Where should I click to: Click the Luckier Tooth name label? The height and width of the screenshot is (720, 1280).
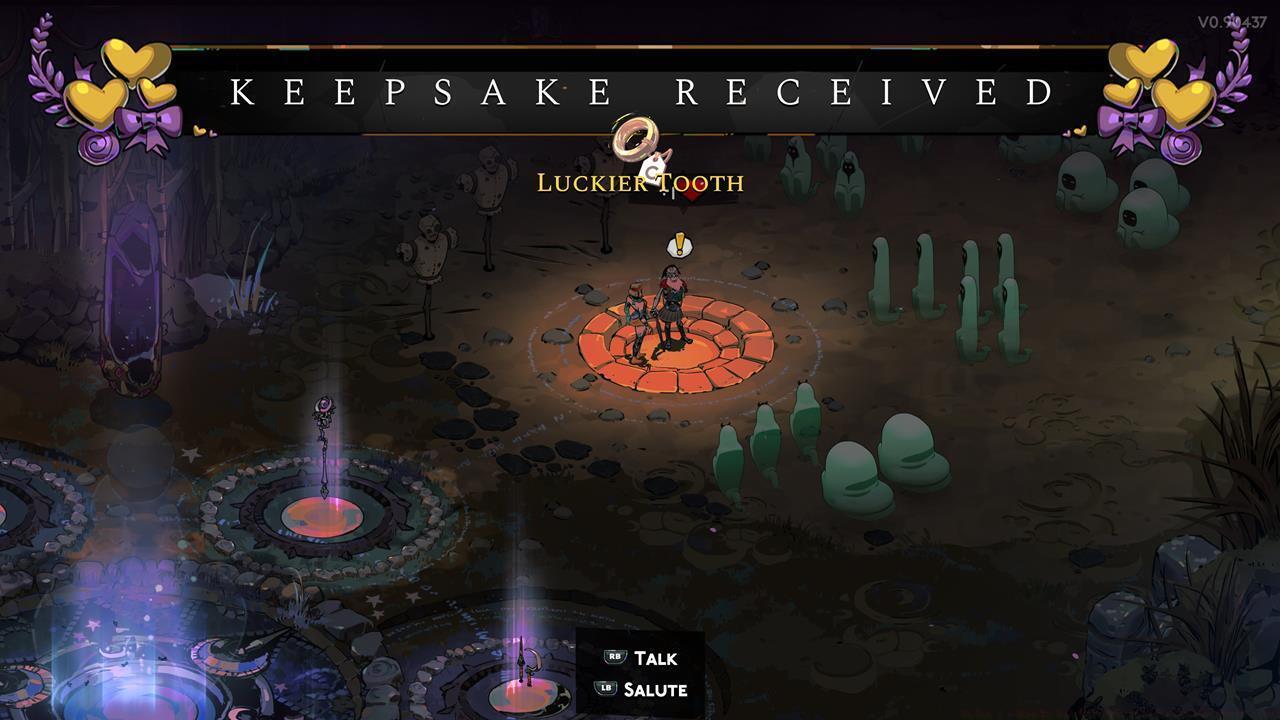tap(640, 184)
